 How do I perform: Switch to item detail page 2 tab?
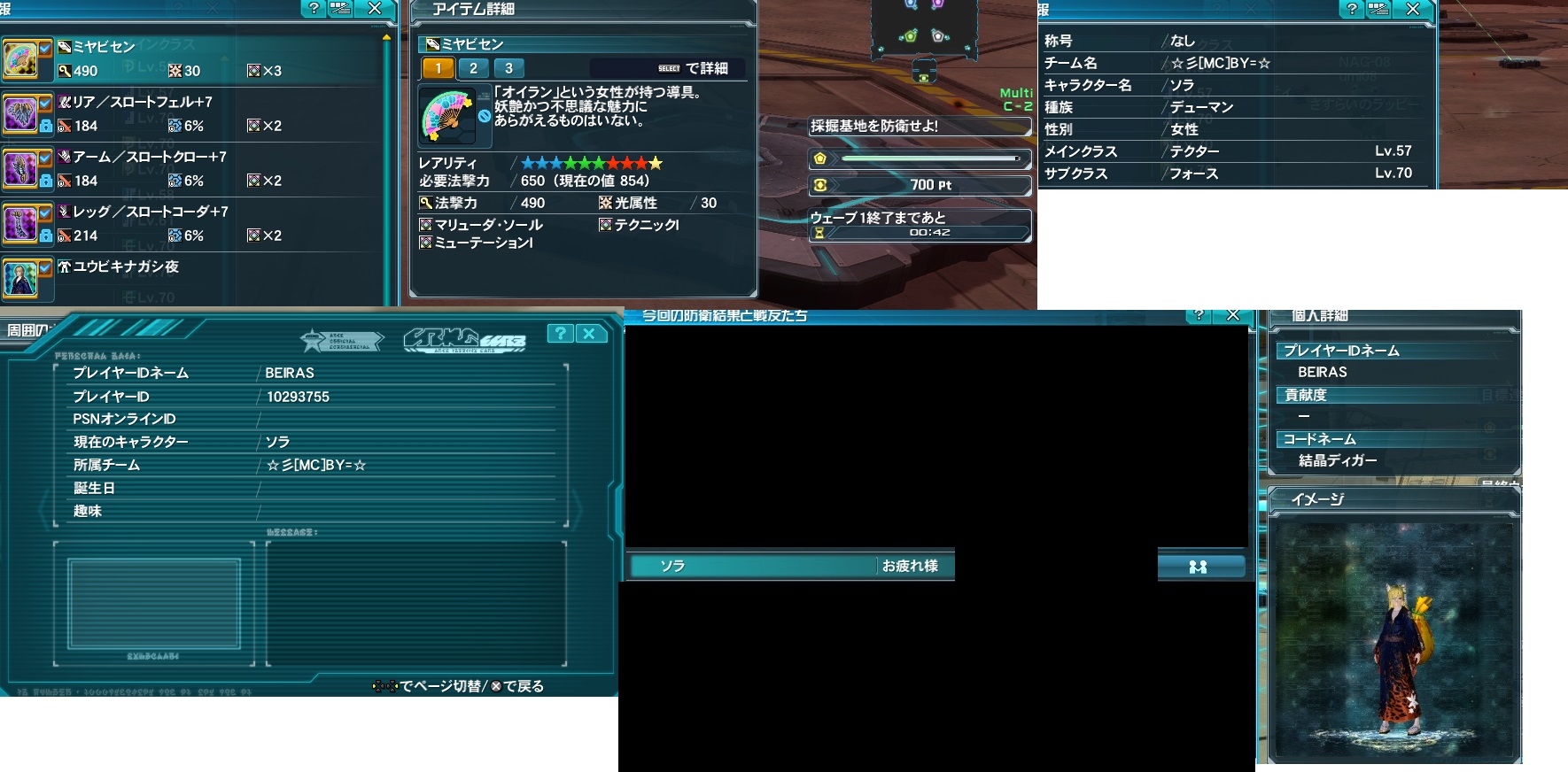(x=473, y=68)
